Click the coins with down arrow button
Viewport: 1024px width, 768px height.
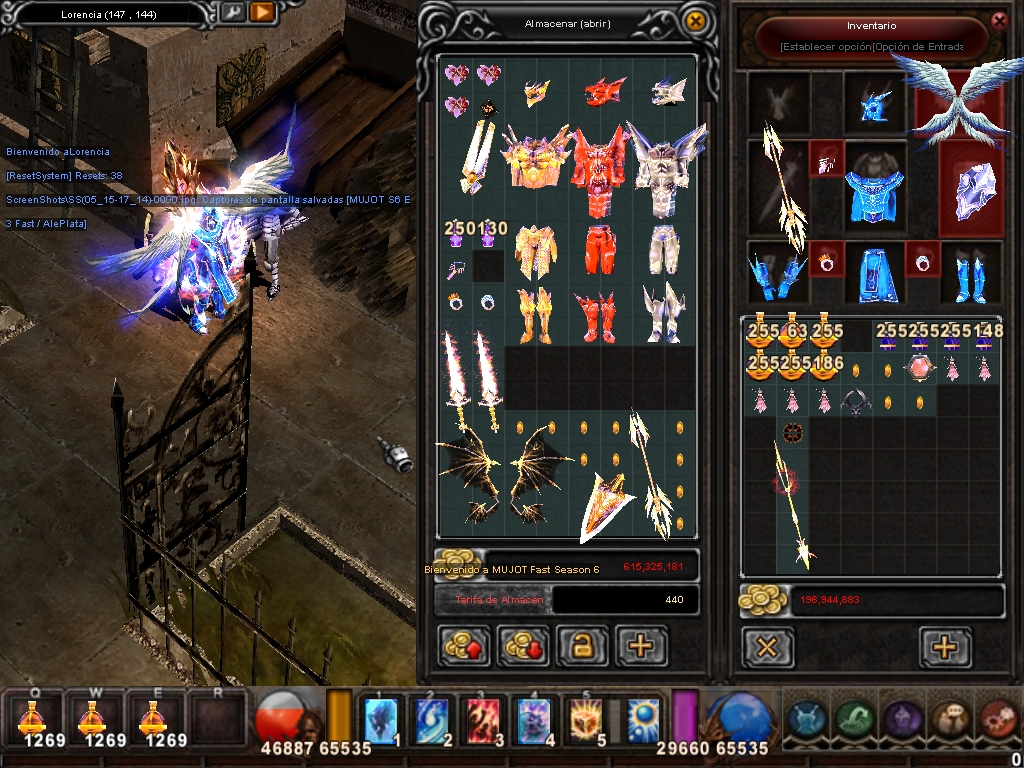(523, 646)
